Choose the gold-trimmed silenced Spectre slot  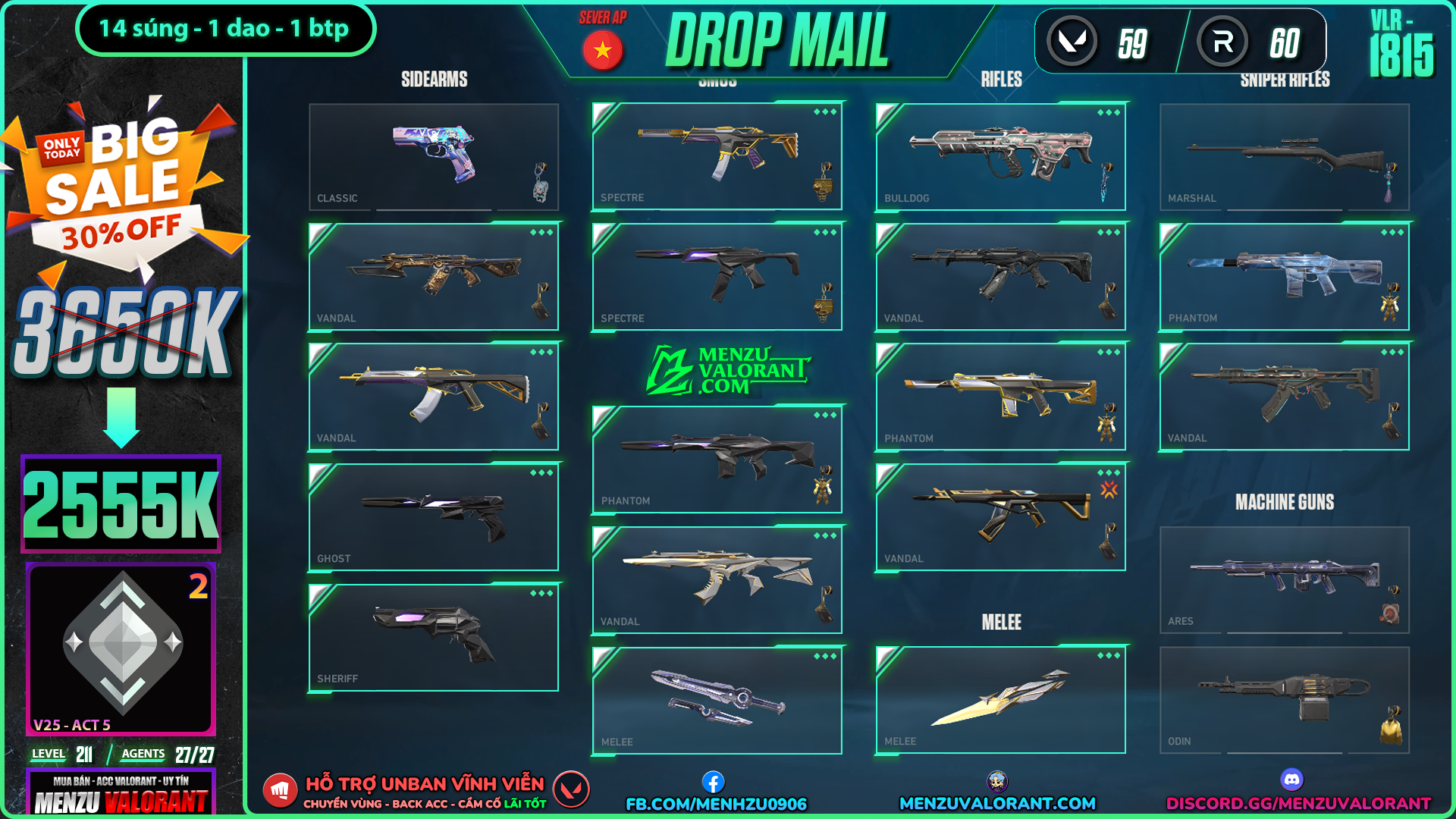(717, 157)
